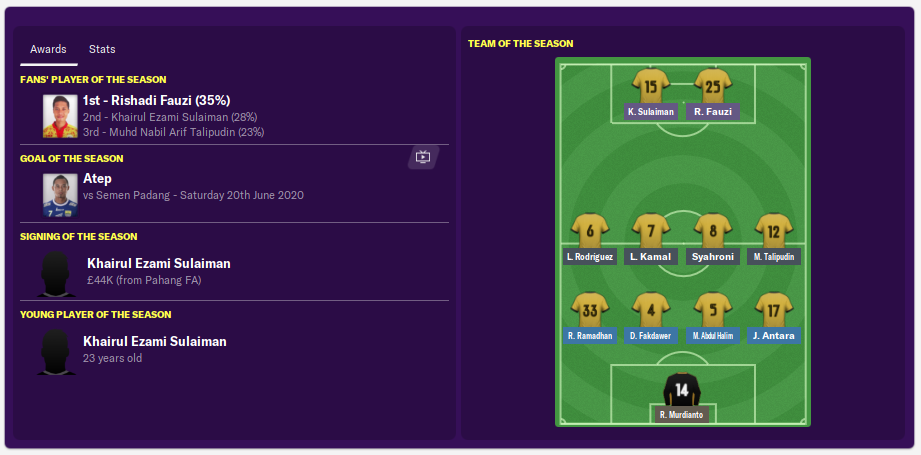Screen dimensions: 921x455
Task: Select J. Antara shirt number 17
Action: tap(773, 311)
